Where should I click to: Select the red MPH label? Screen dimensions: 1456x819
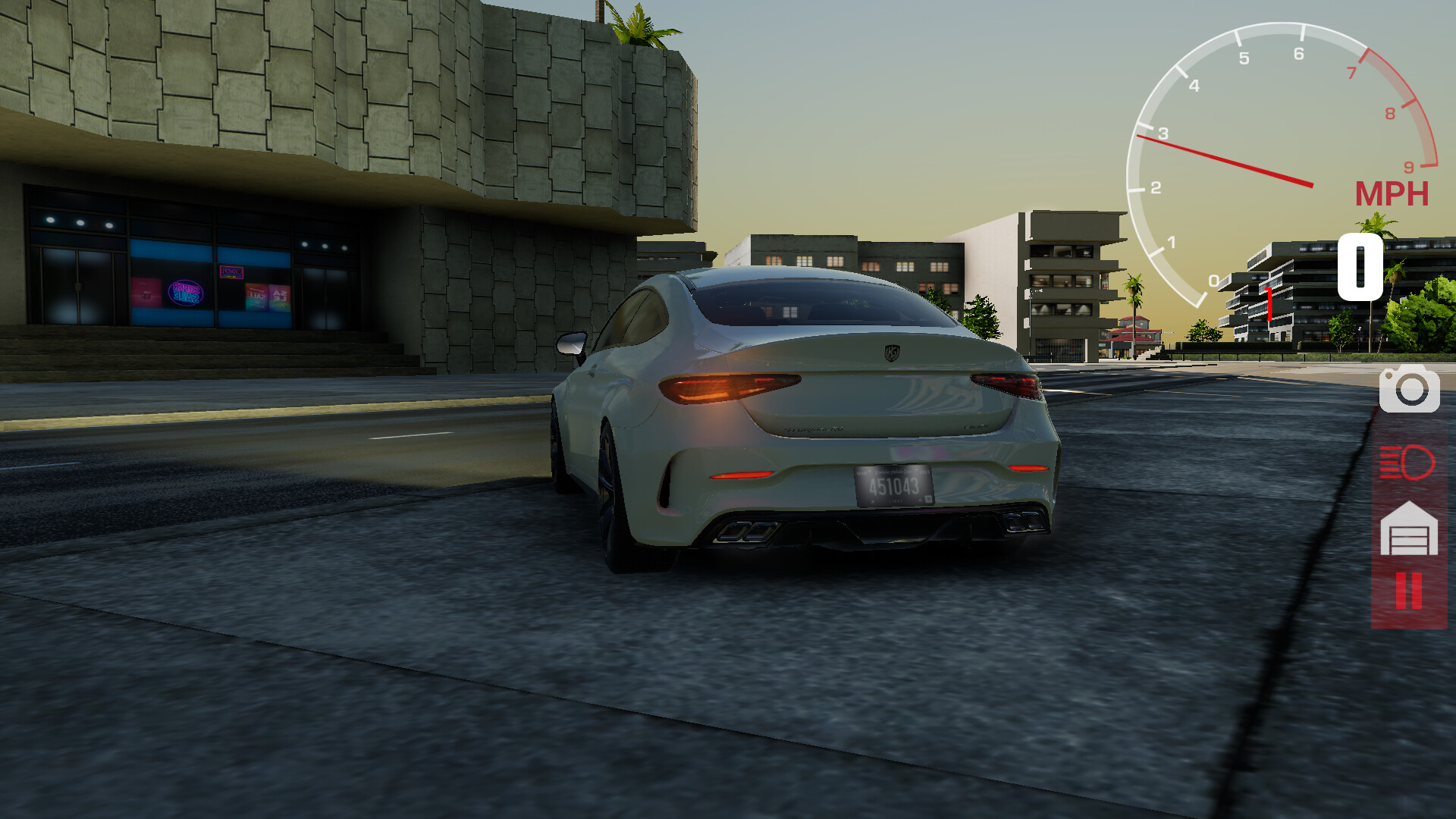click(x=1392, y=194)
